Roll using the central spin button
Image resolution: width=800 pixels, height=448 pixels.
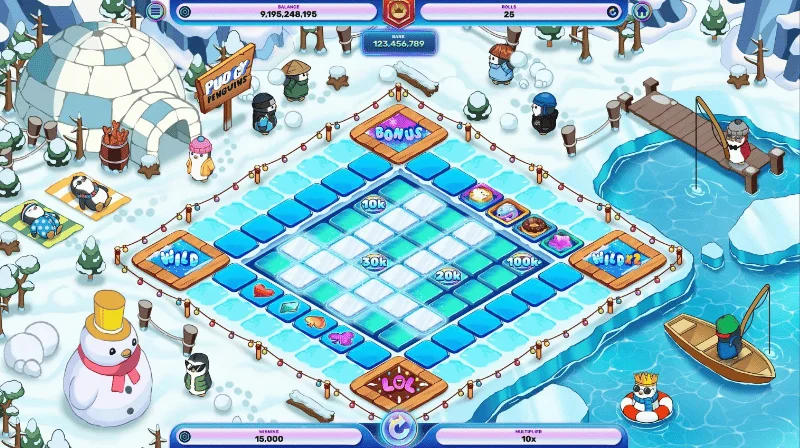pos(399,431)
